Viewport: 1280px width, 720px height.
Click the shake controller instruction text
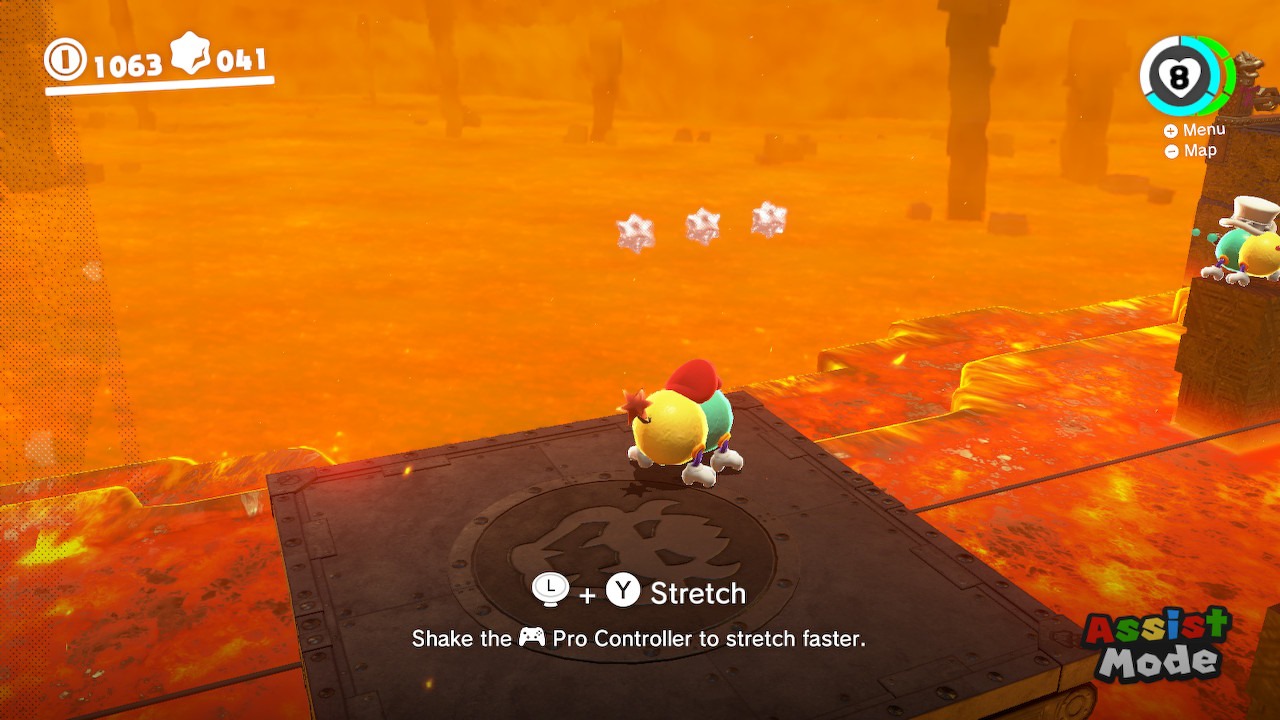tap(640, 639)
